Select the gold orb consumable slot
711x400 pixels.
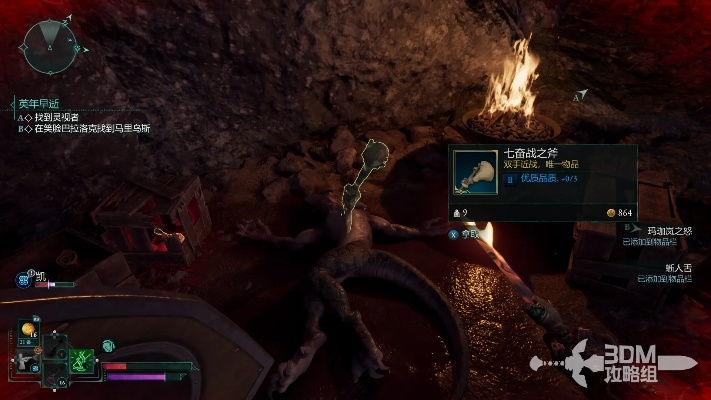[x=28, y=329]
